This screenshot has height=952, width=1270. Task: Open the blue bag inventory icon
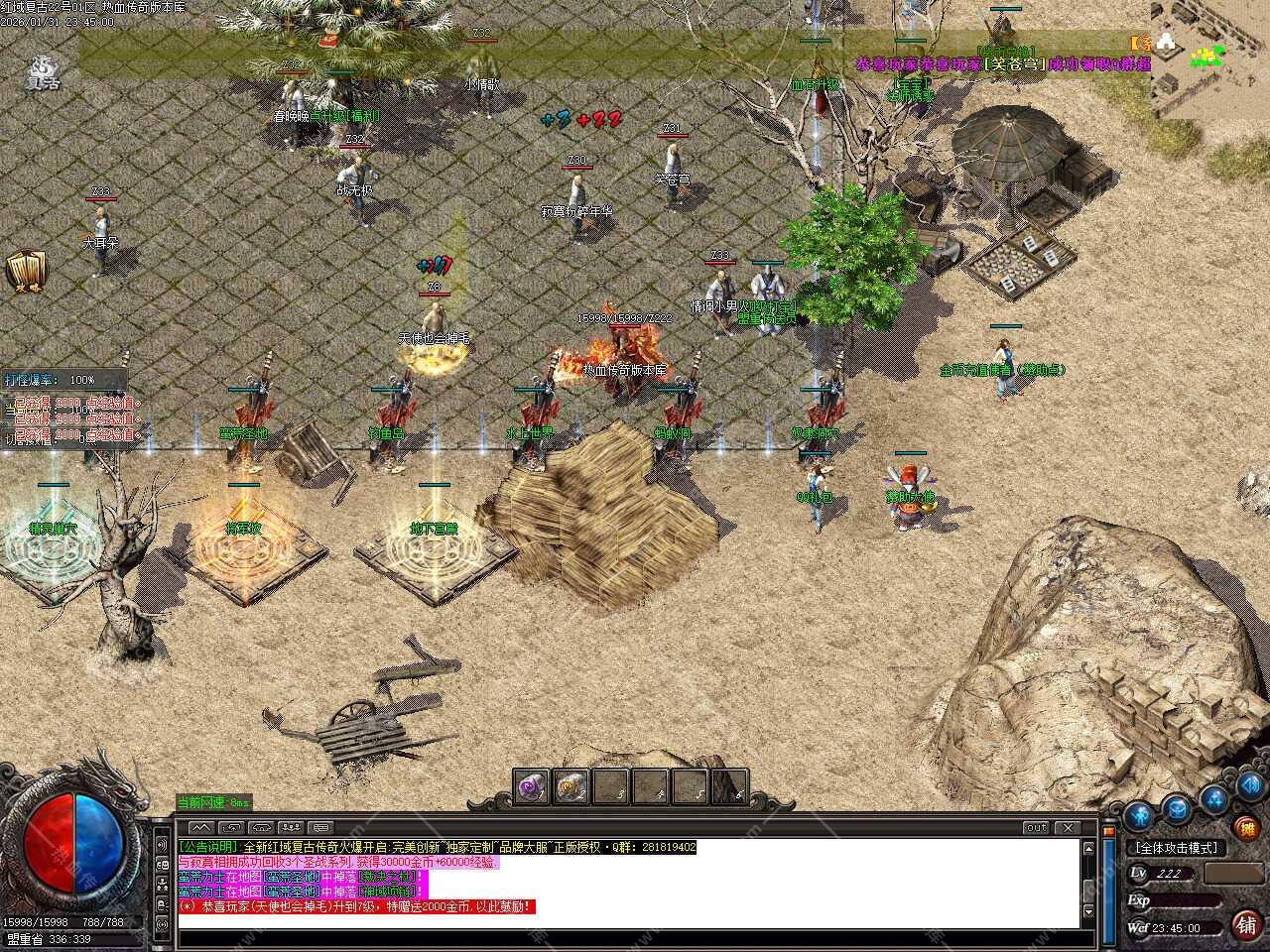point(1177,807)
